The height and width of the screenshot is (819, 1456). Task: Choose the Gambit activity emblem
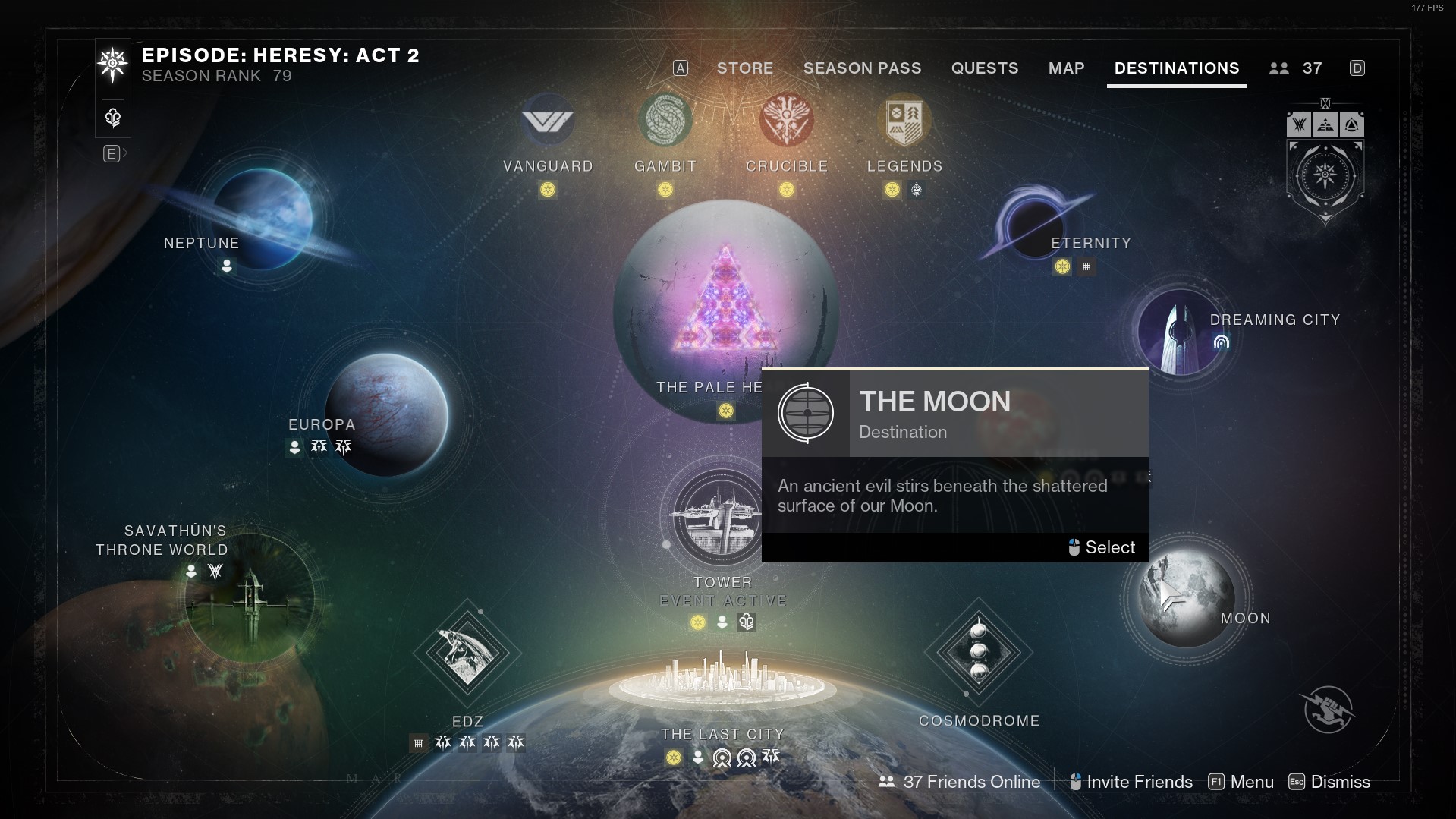tap(665, 121)
